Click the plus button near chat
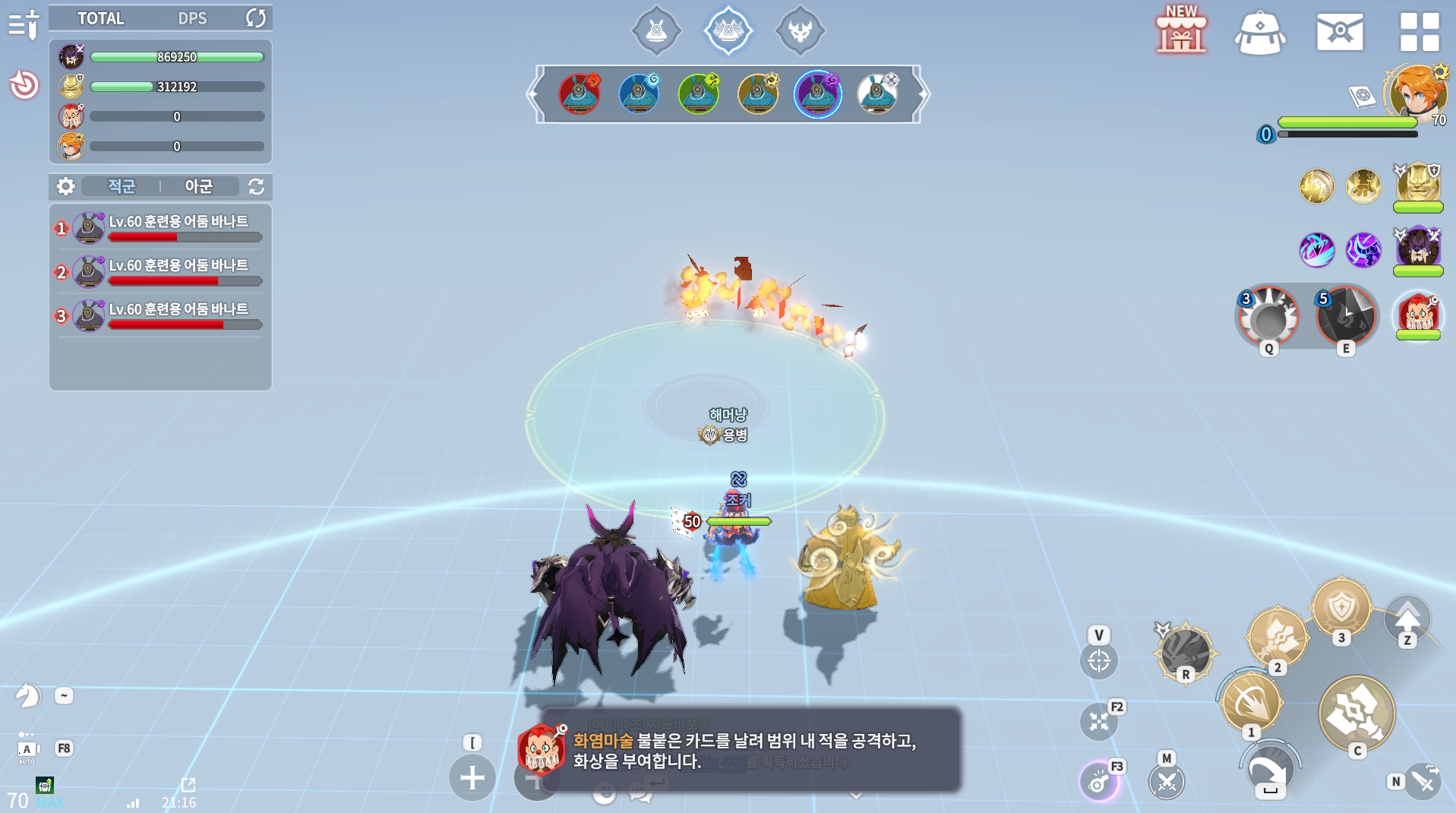This screenshot has width=1456, height=813. 472,777
